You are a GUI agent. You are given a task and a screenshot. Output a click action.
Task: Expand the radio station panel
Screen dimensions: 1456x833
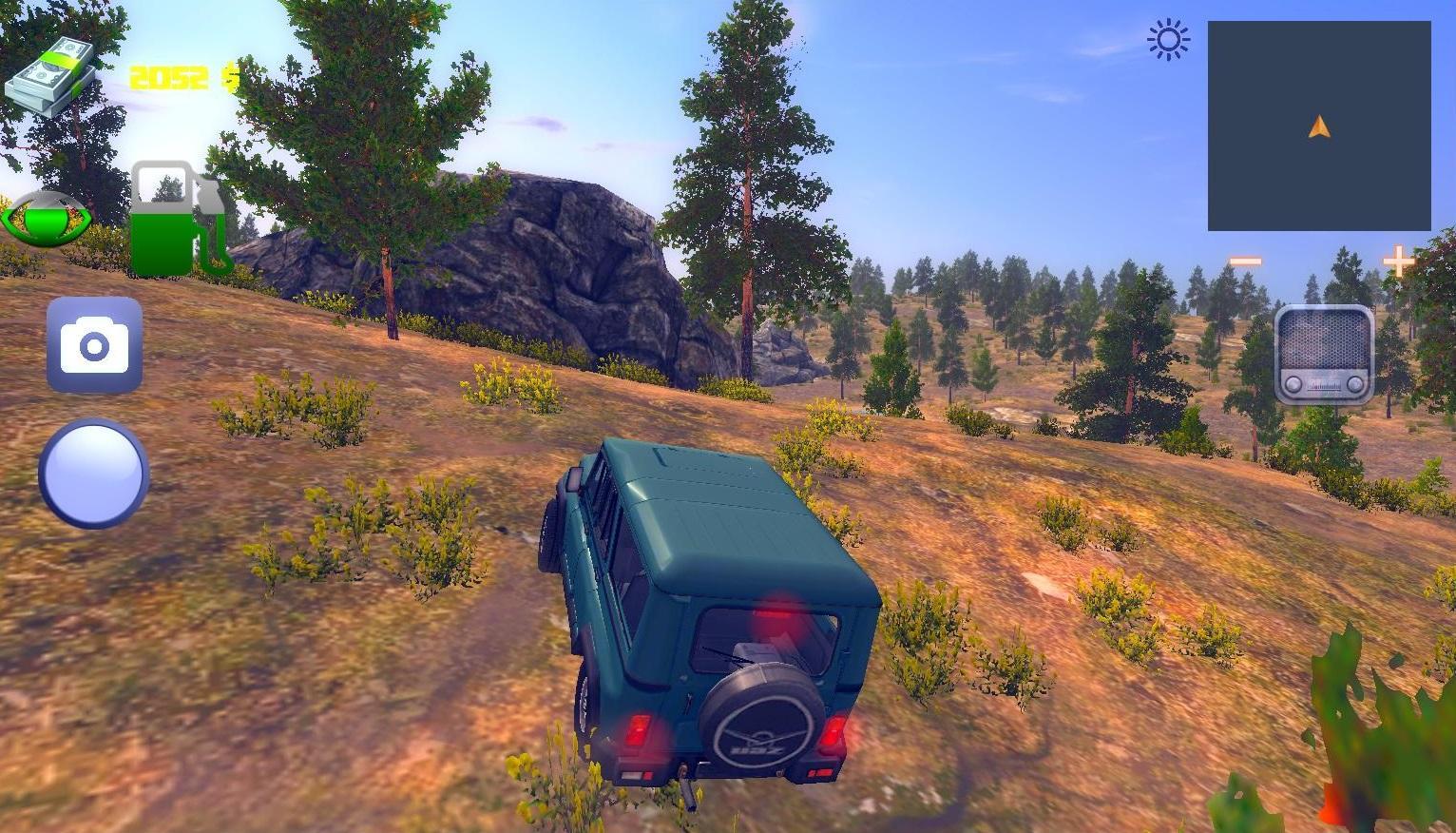[x=1324, y=356]
